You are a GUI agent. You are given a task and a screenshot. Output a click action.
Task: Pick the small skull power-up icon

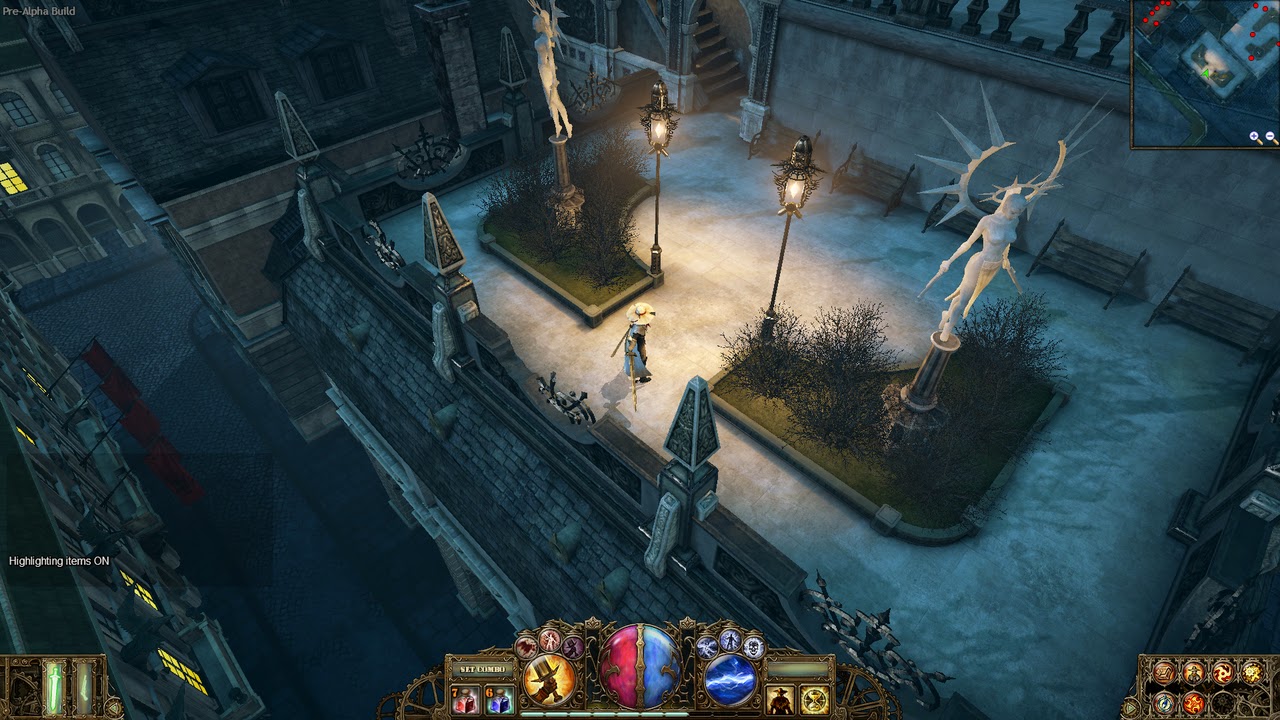[753, 647]
